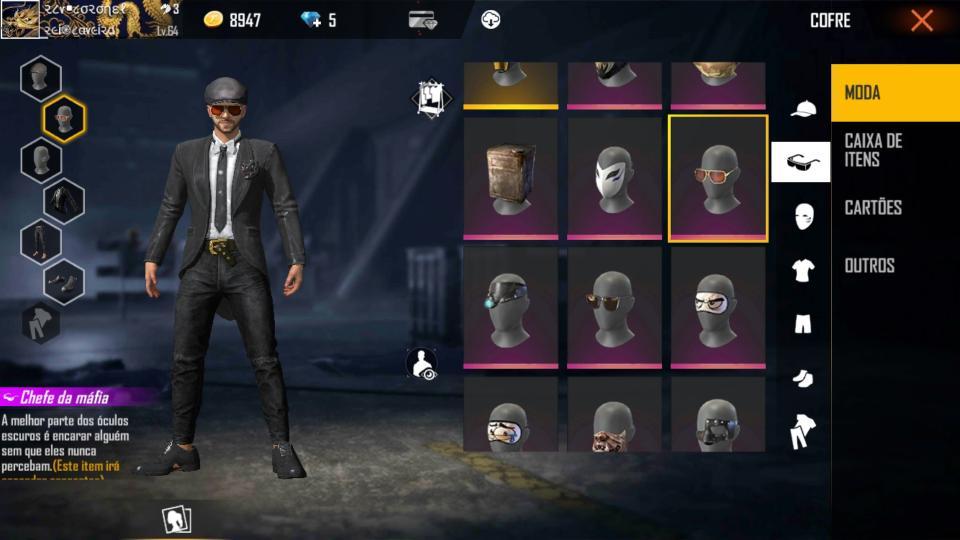This screenshot has height=540, width=960.
Task: Select the sunglasses category icon
Action: 801,162
